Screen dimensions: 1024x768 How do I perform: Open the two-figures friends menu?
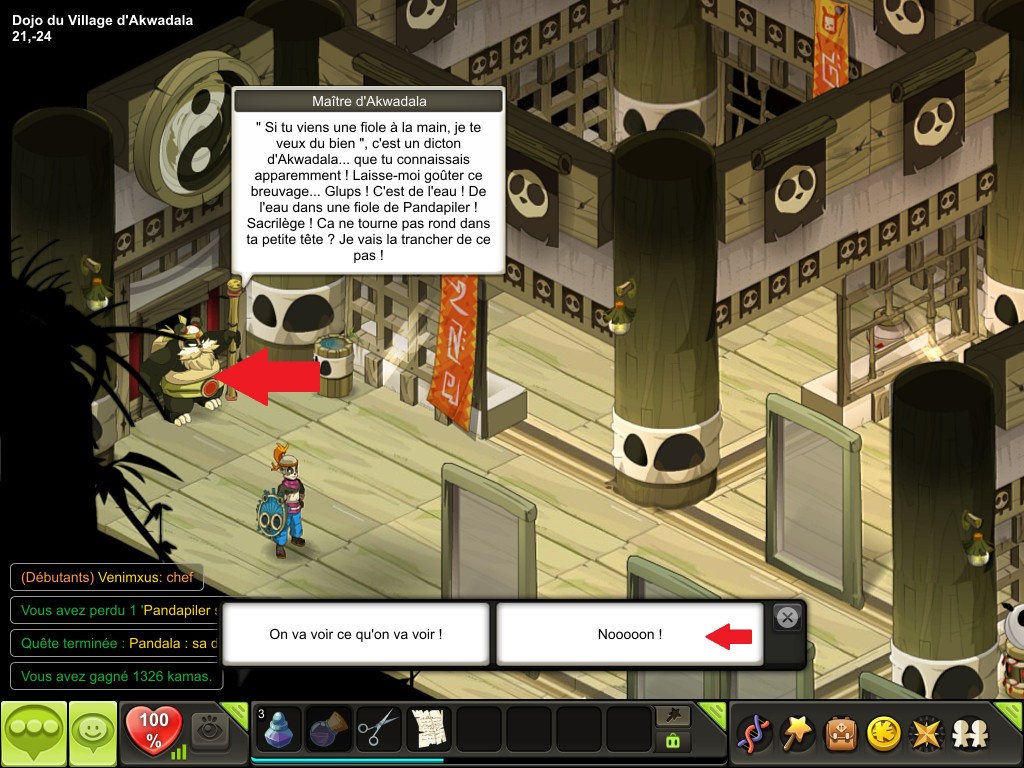coord(969,734)
